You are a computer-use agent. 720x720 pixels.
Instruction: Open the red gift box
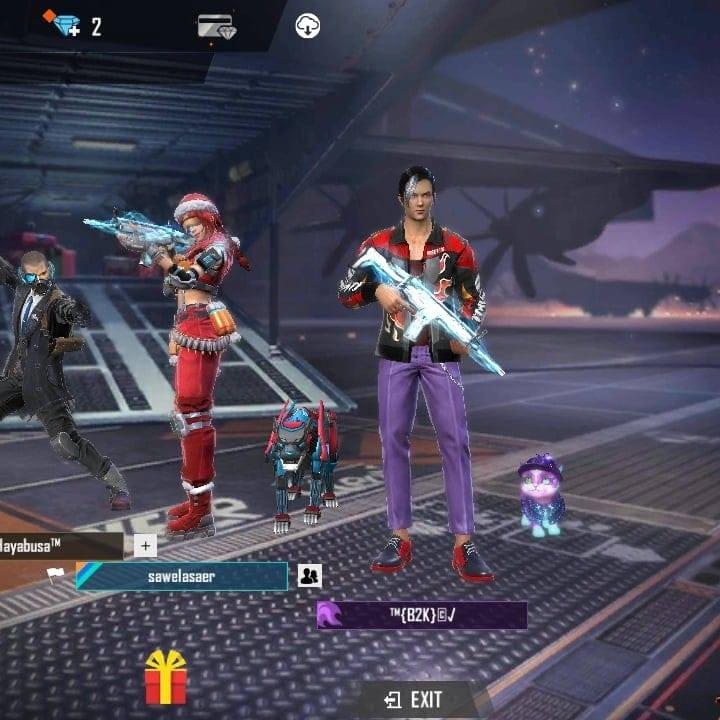(166, 678)
